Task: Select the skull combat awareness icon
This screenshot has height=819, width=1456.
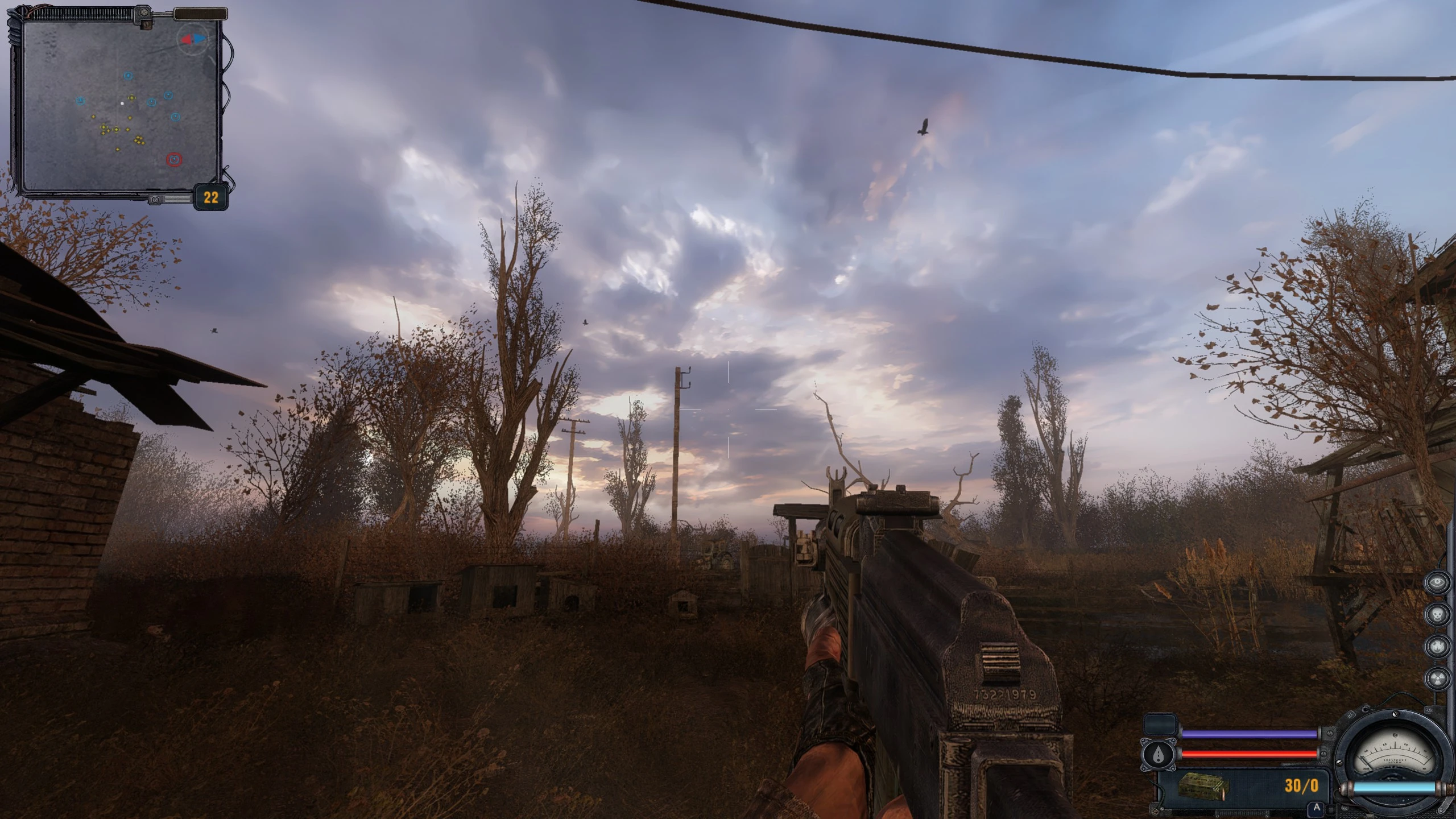Action: [1437, 614]
